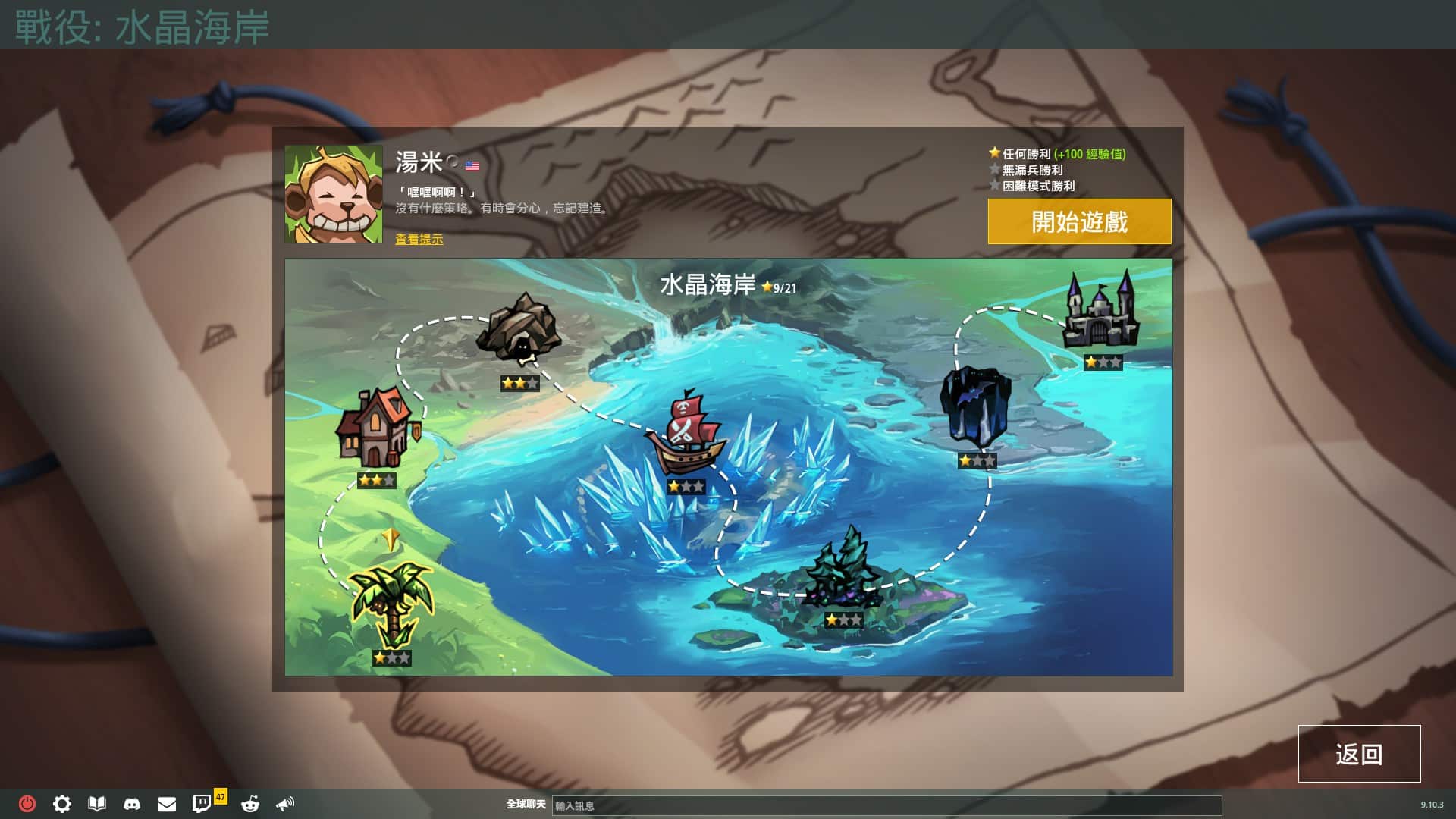1456x819 pixels.
Task: Click the megaphone announcements icon
Action: 285,804
